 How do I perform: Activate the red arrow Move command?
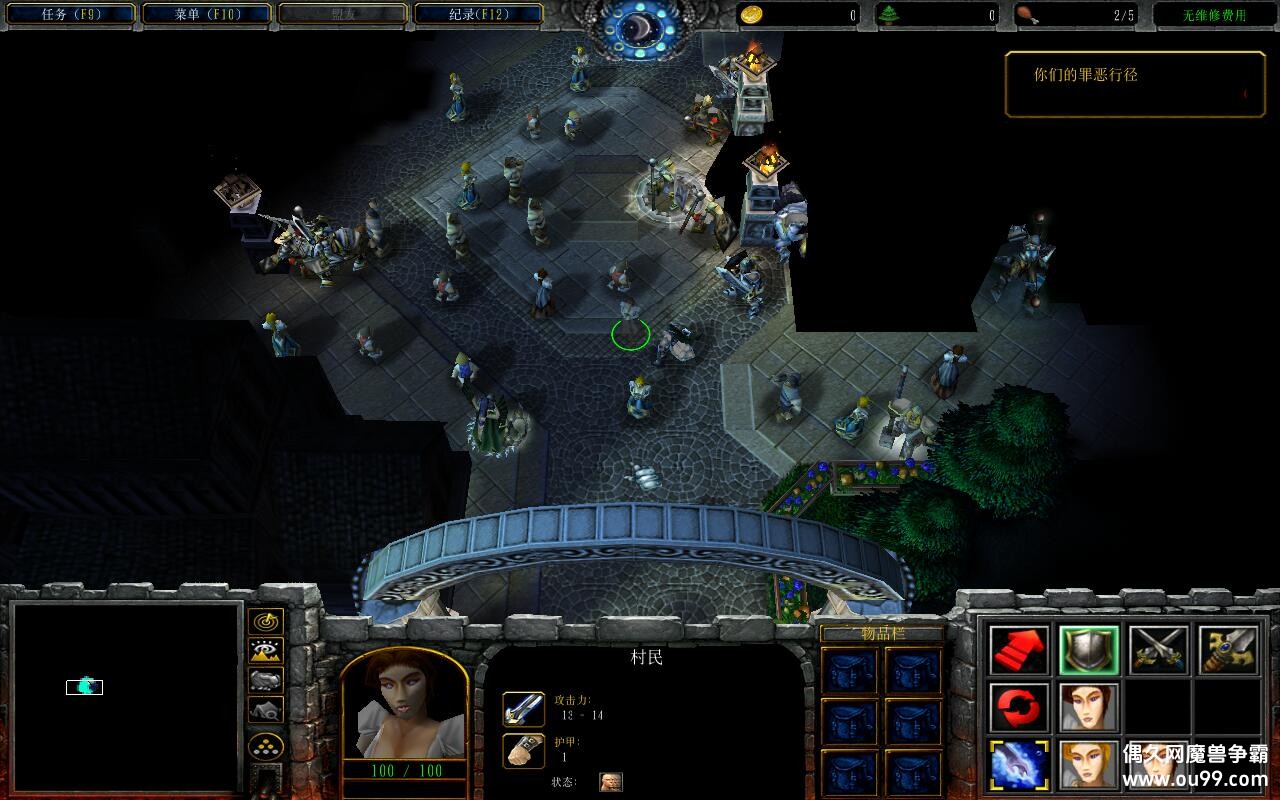click(1019, 650)
